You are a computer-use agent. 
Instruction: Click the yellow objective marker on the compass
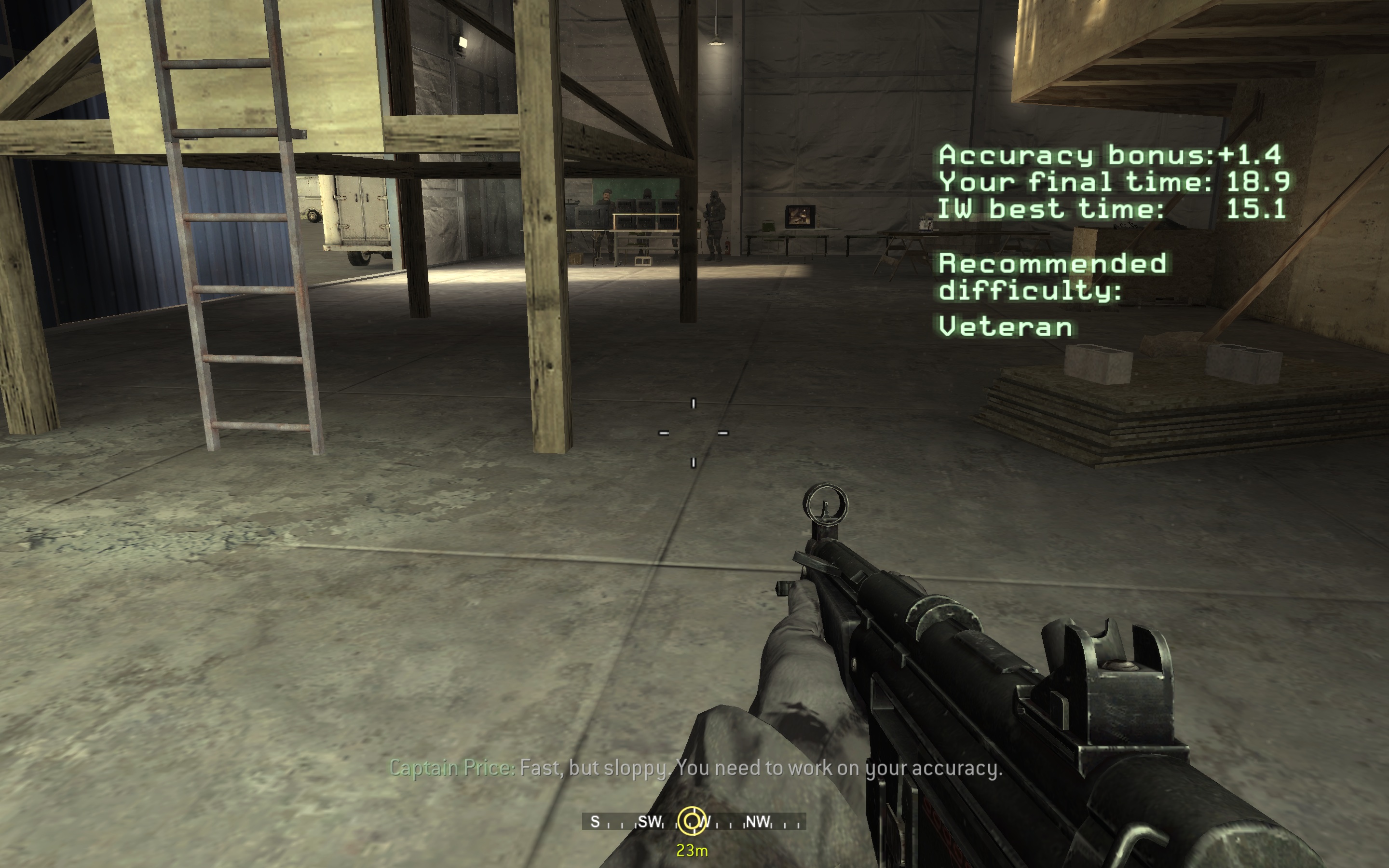[692, 821]
